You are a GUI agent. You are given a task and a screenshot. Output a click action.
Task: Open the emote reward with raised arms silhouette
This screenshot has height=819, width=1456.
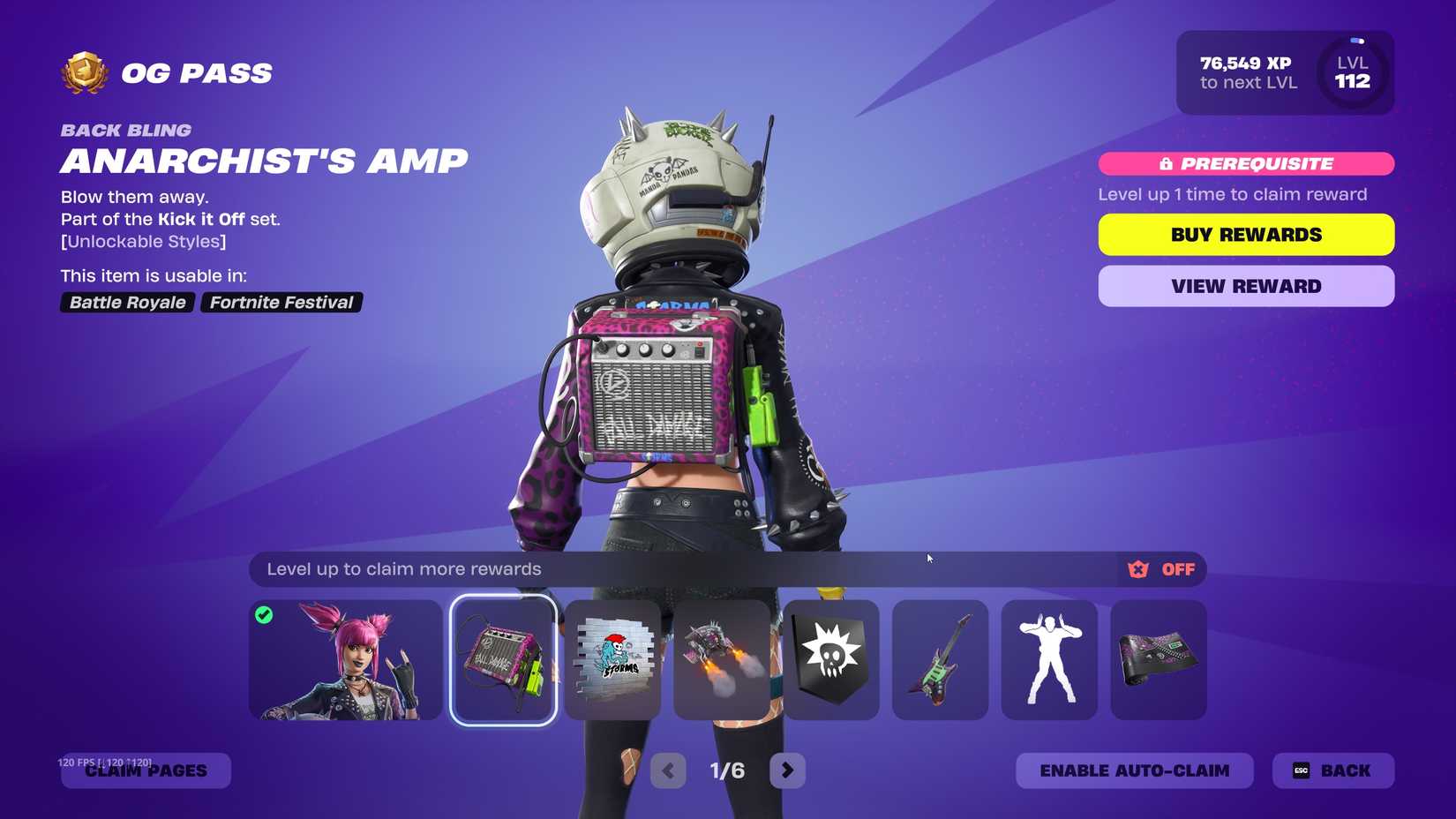pos(1049,659)
